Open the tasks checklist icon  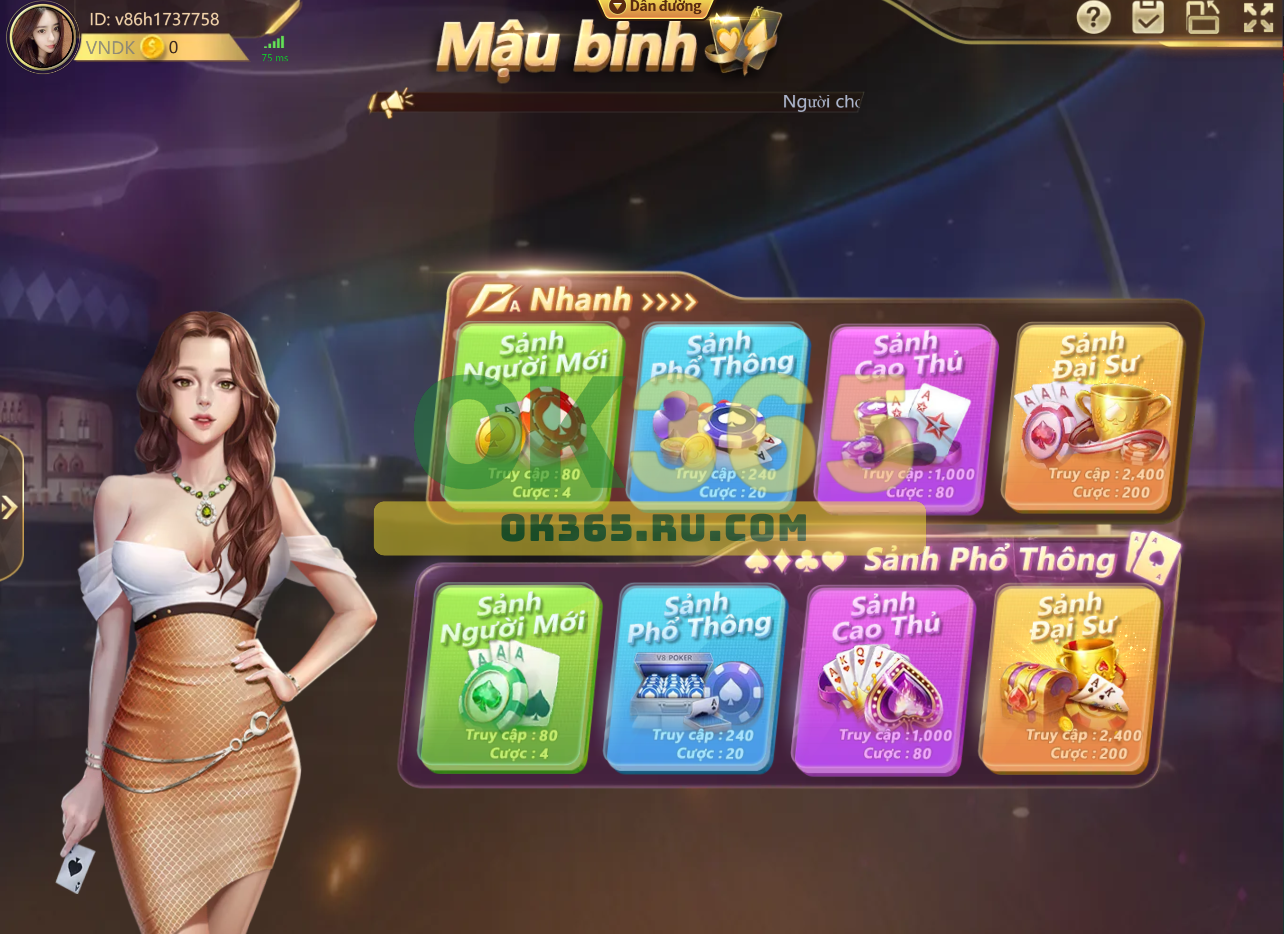pos(1147,18)
